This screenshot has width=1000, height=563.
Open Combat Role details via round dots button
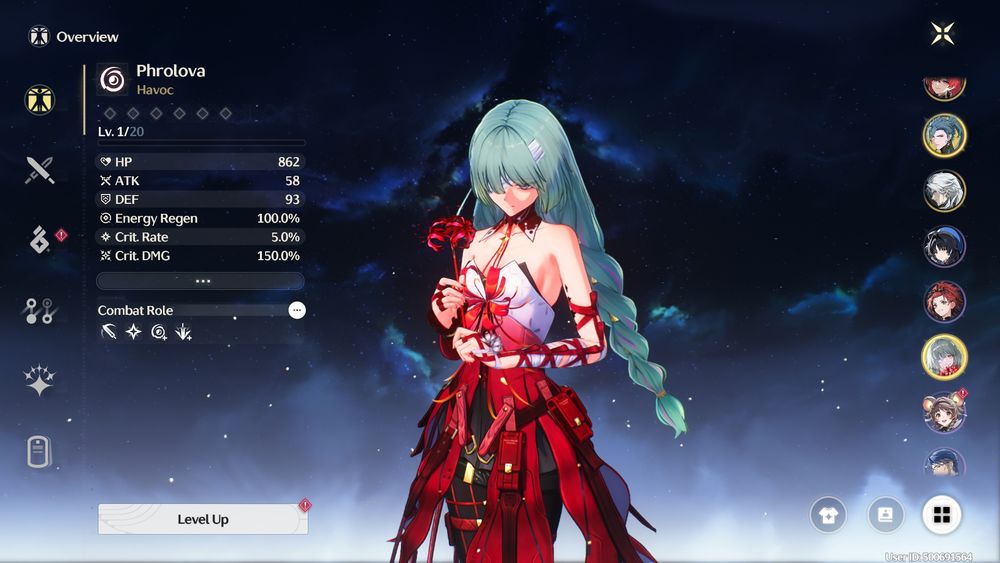[x=297, y=310]
